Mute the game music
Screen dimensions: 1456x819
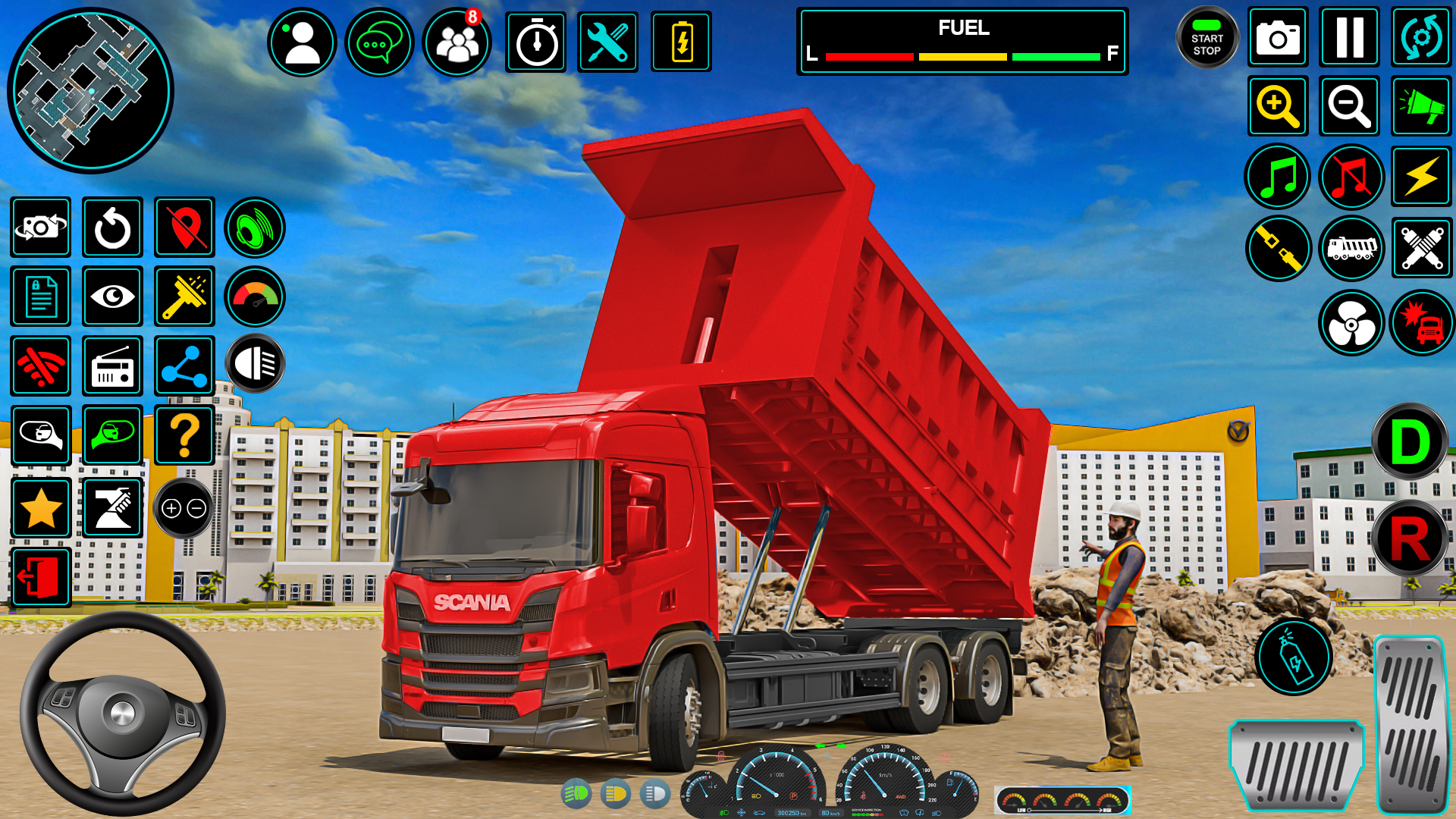point(1350,177)
